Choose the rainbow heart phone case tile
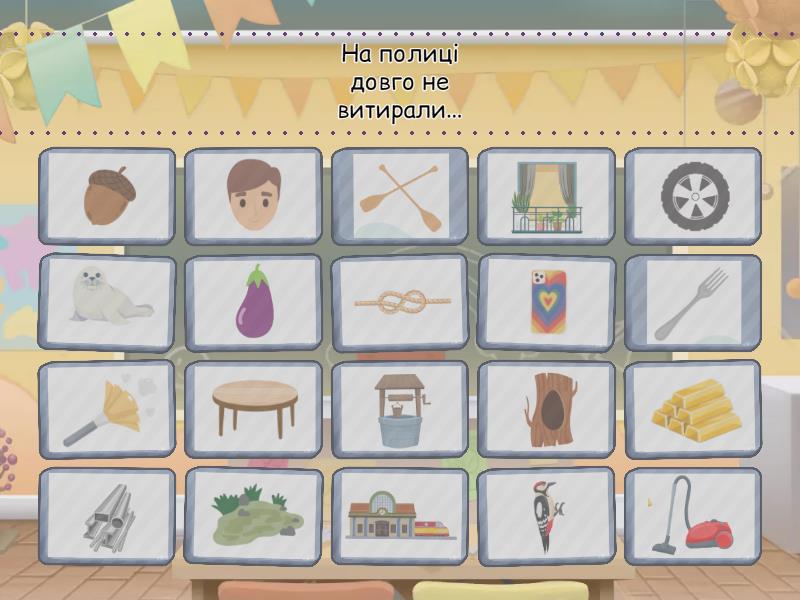The image size is (800, 600). tap(546, 302)
